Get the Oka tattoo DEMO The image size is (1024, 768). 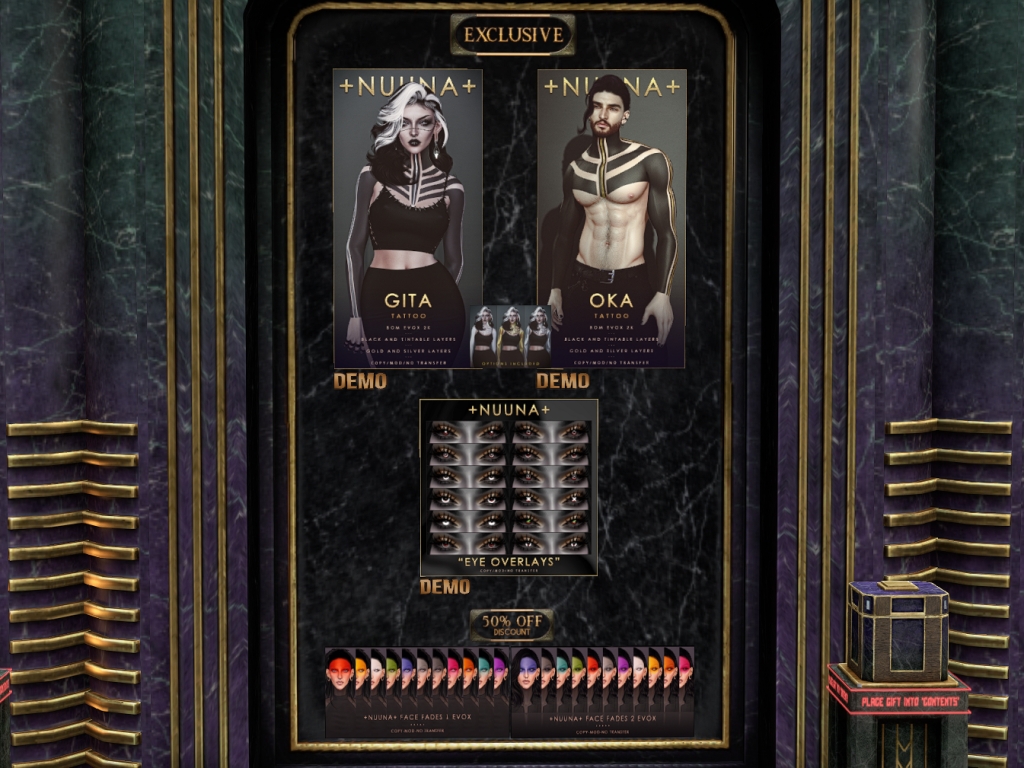click(562, 381)
